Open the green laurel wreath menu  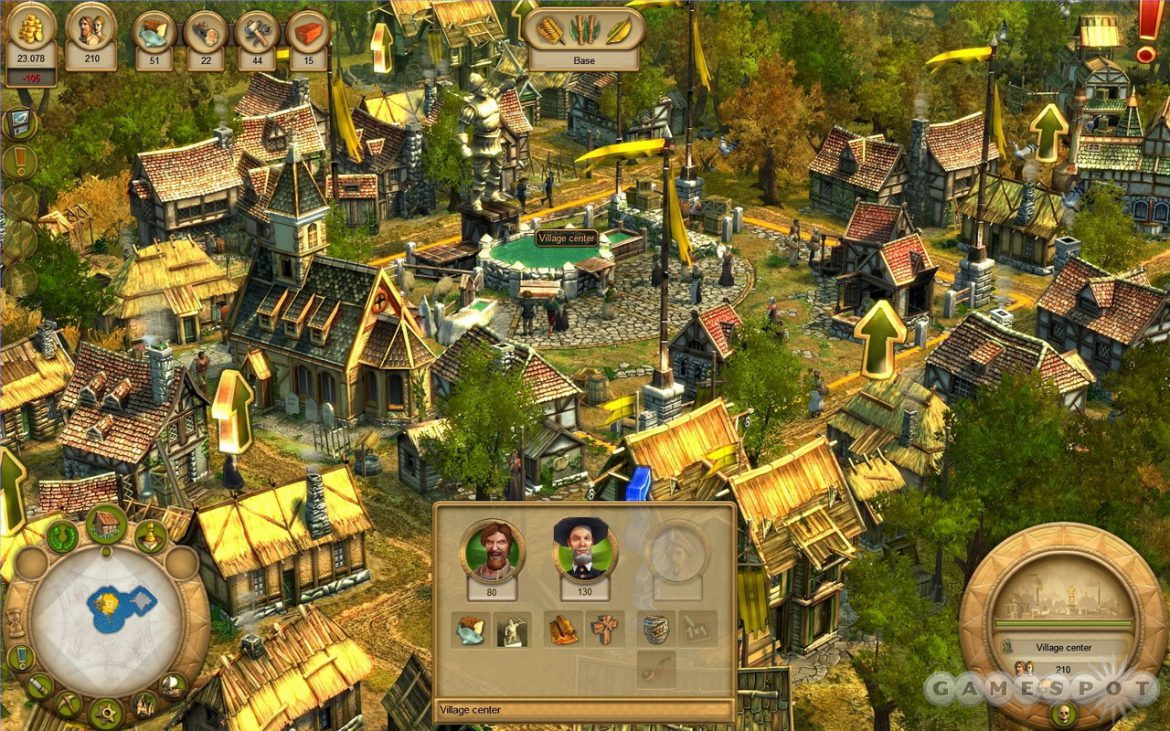pyautogui.click(x=62, y=537)
